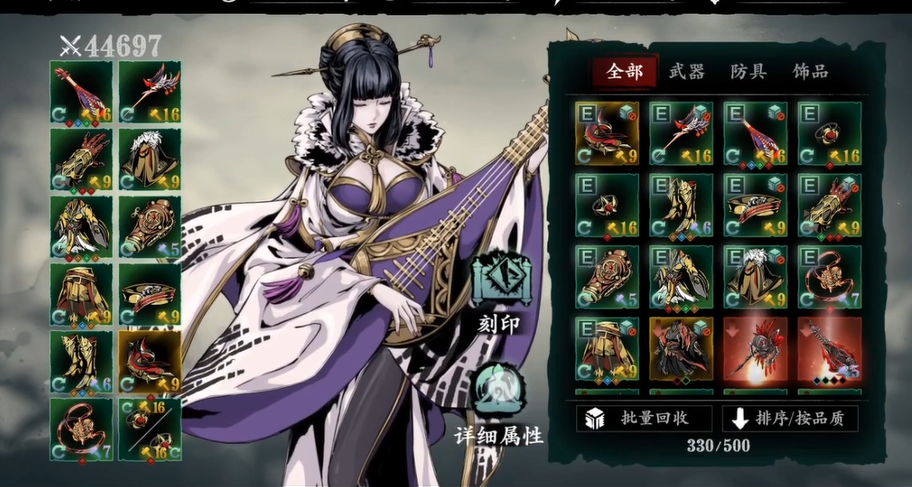Viewport: 912px width, 487px height.
Task: Show the 饰品 accessories tab
Action: point(809,71)
